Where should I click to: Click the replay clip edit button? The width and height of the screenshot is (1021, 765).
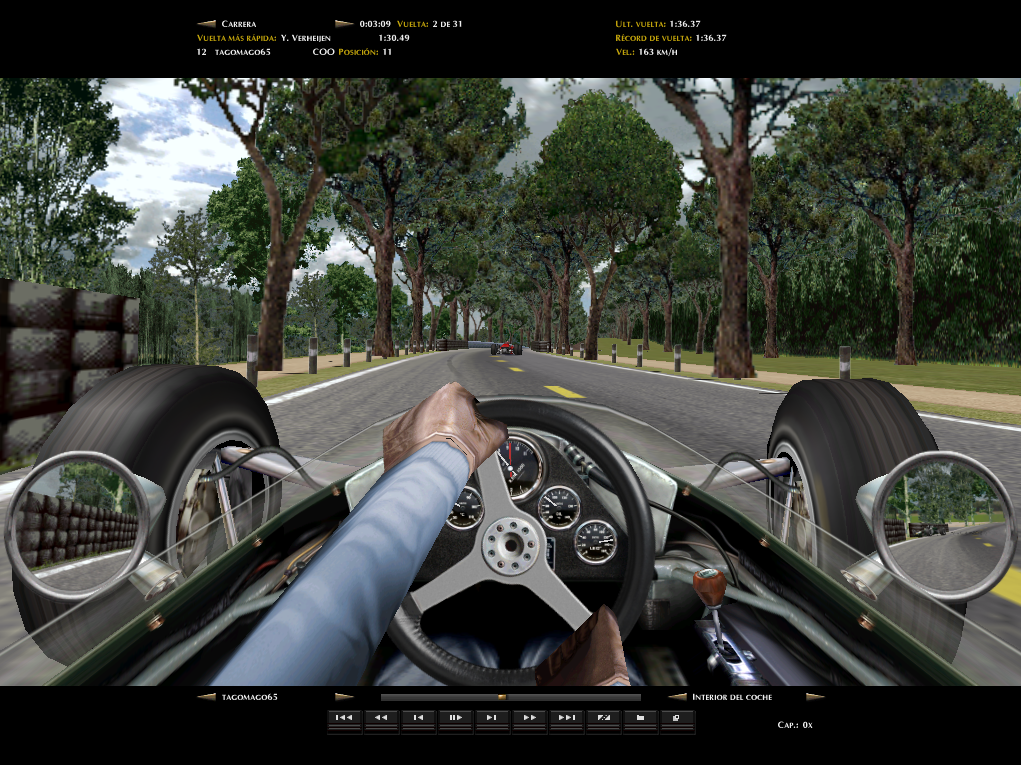pos(603,717)
